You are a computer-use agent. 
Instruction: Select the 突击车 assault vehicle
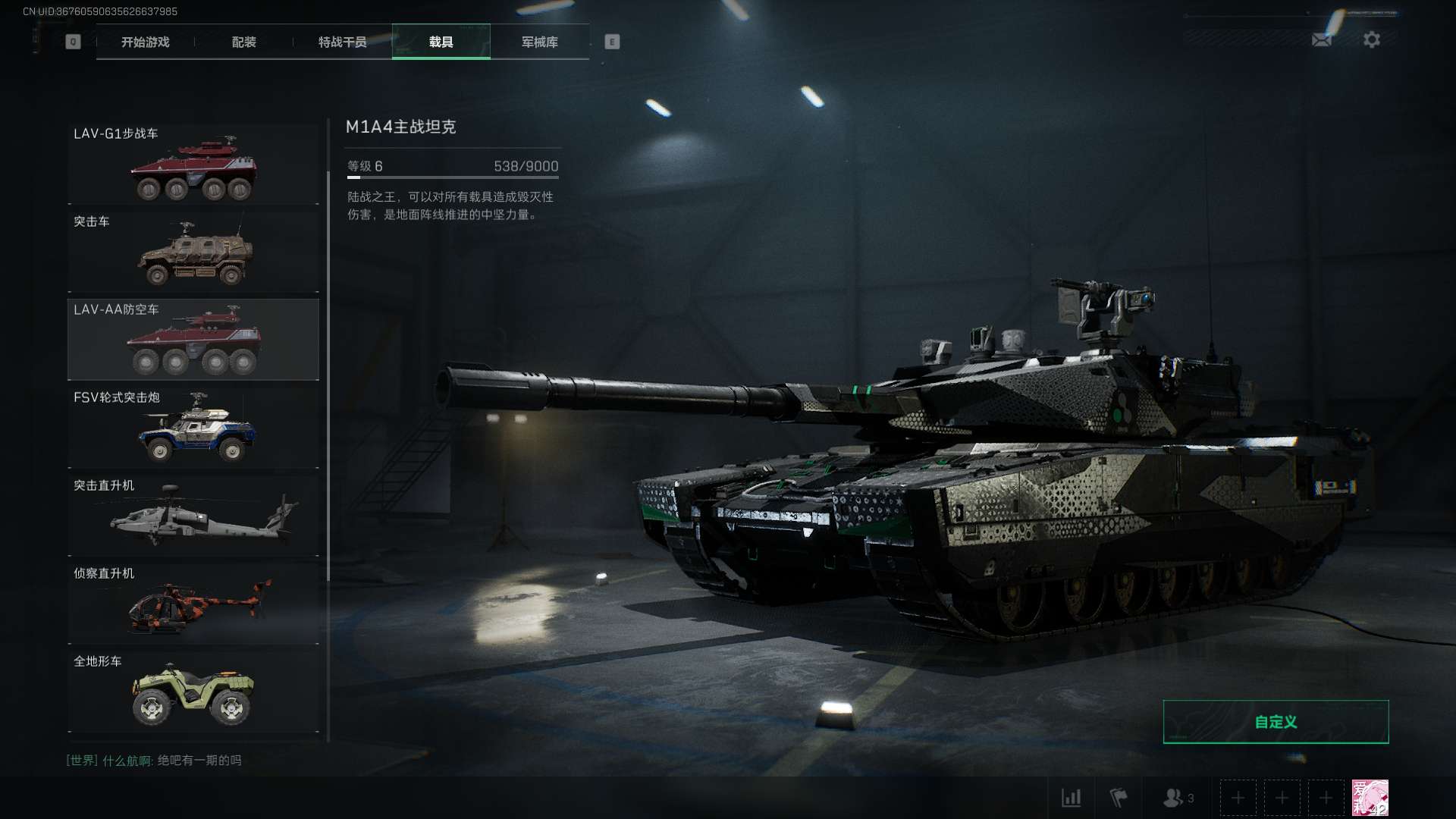click(193, 252)
